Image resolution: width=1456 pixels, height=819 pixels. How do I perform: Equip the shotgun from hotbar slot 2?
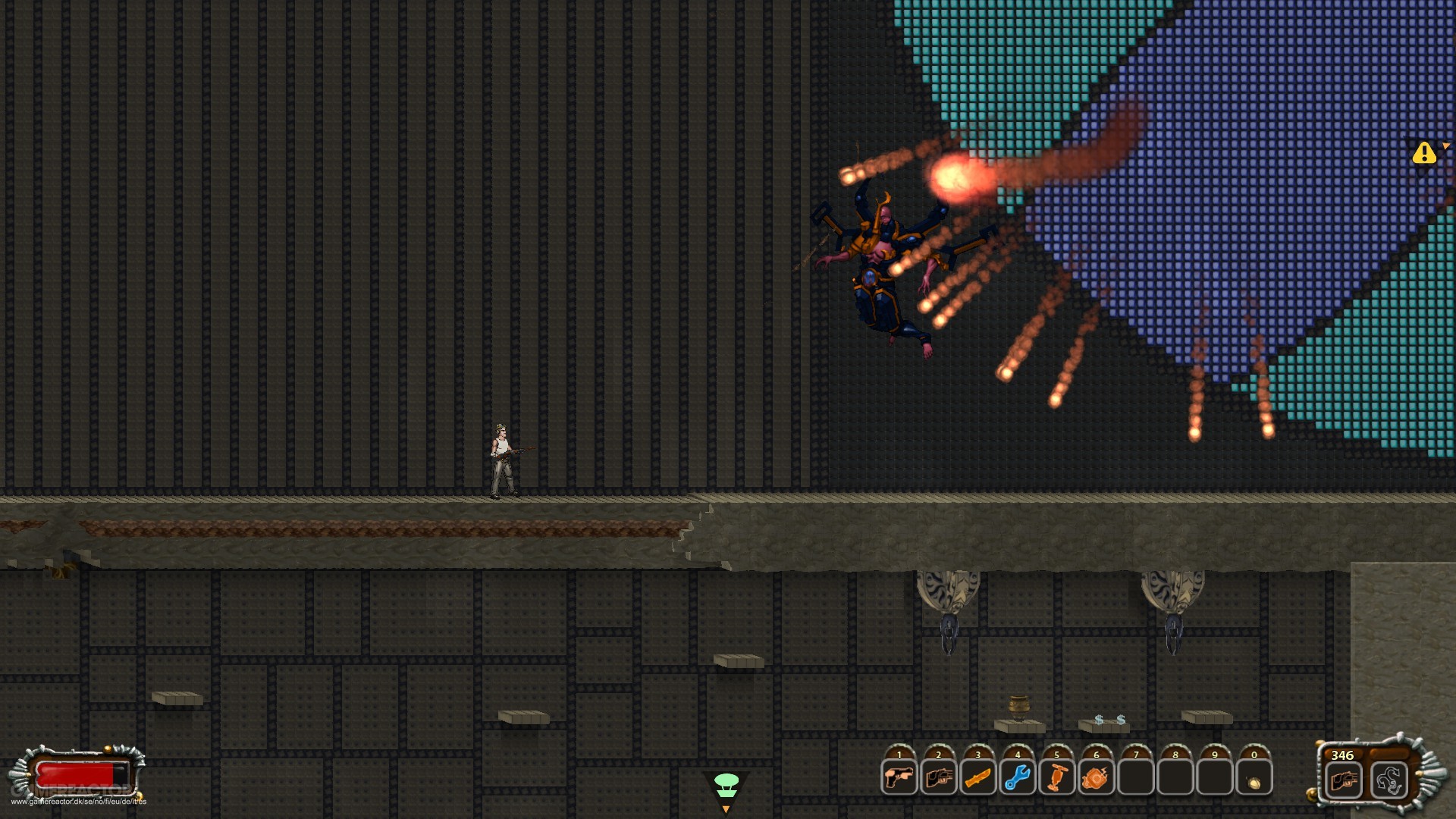tap(938, 777)
